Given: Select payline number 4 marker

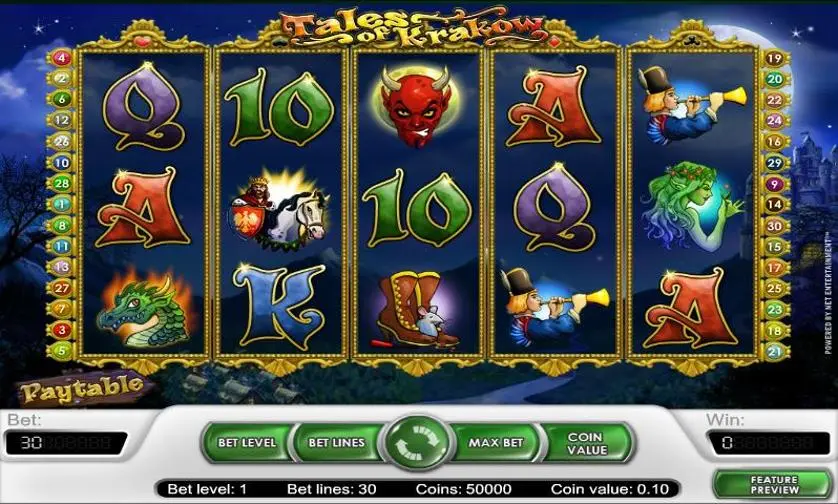Looking at the screenshot, I should click(x=62, y=57).
